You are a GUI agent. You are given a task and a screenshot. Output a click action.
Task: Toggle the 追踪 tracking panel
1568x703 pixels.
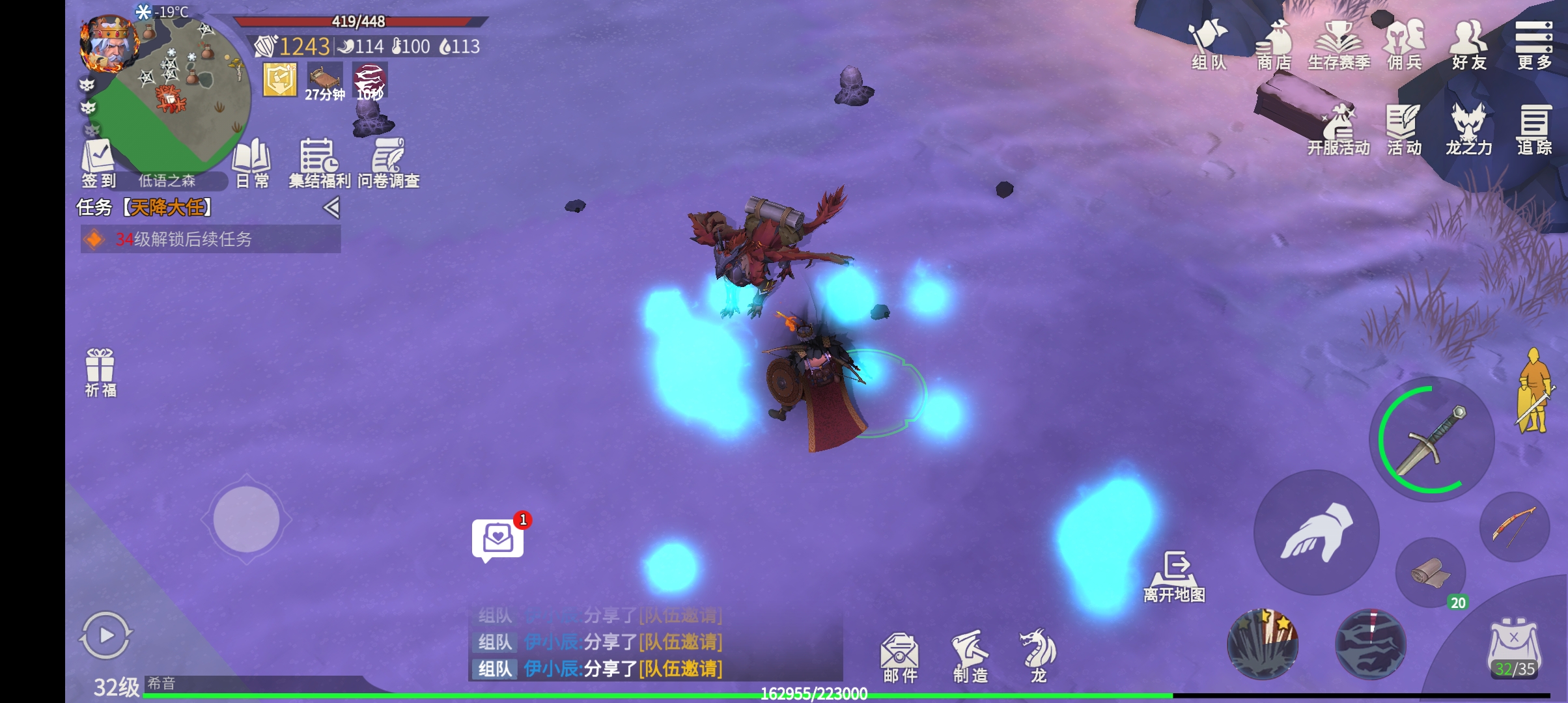tap(1534, 130)
